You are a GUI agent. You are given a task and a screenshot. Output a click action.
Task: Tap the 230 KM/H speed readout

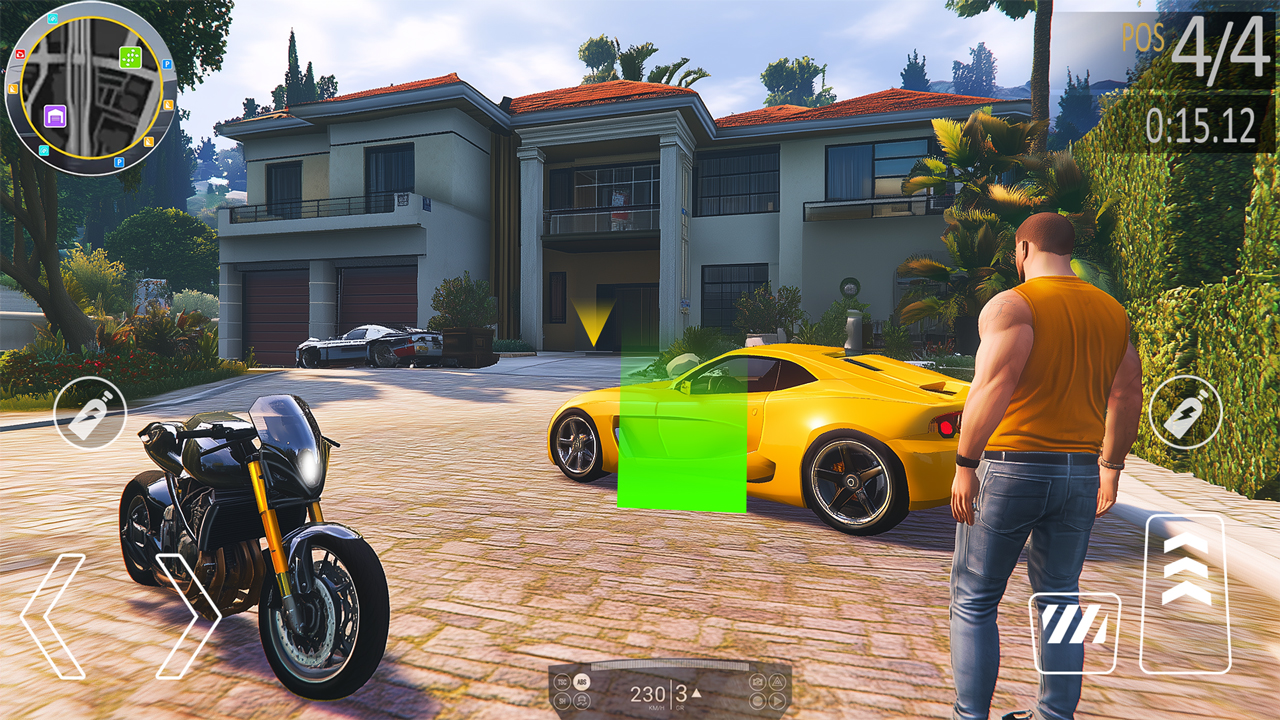tap(648, 693)
